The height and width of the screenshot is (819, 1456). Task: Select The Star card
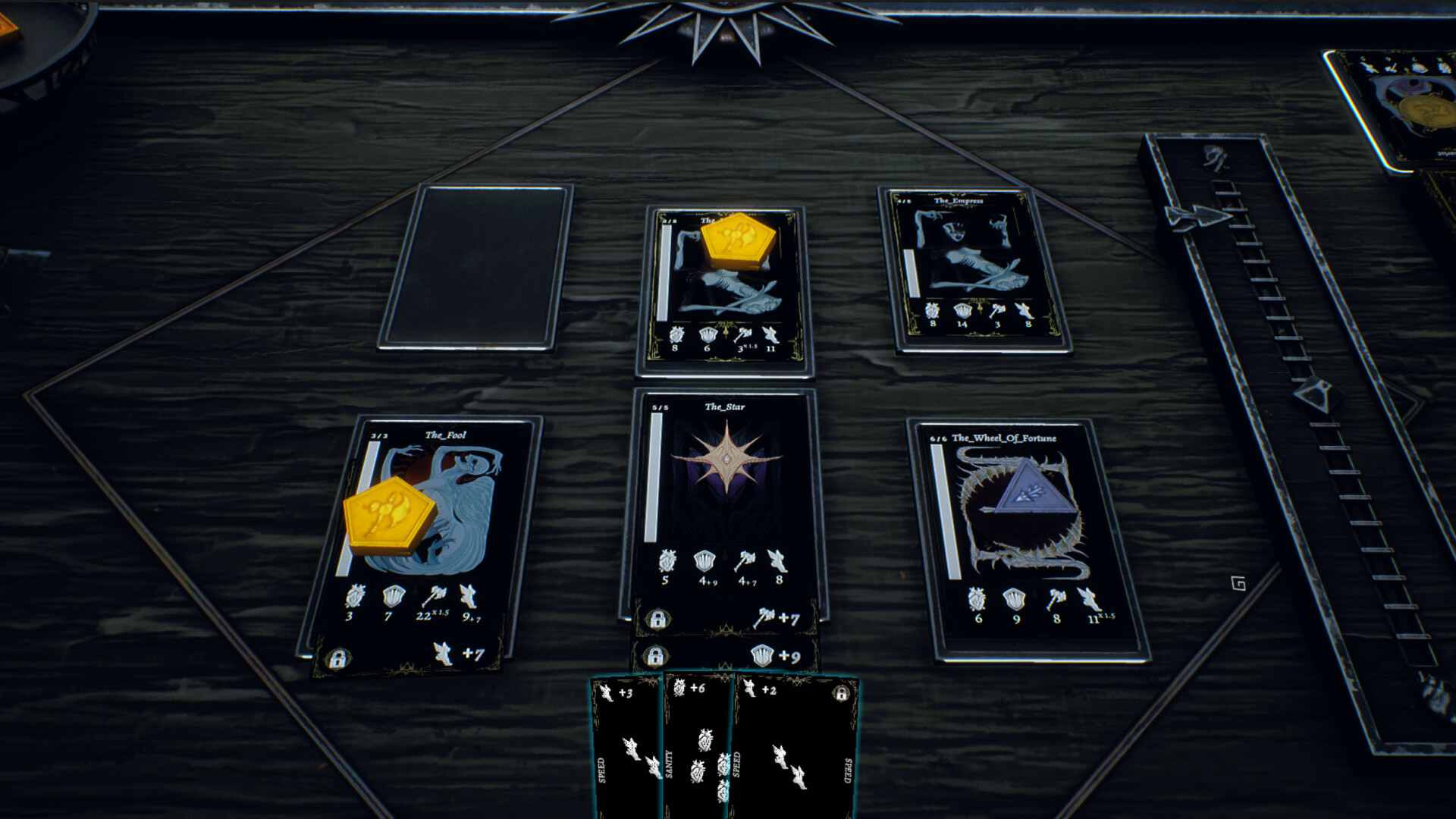click(x=724, y=493)
